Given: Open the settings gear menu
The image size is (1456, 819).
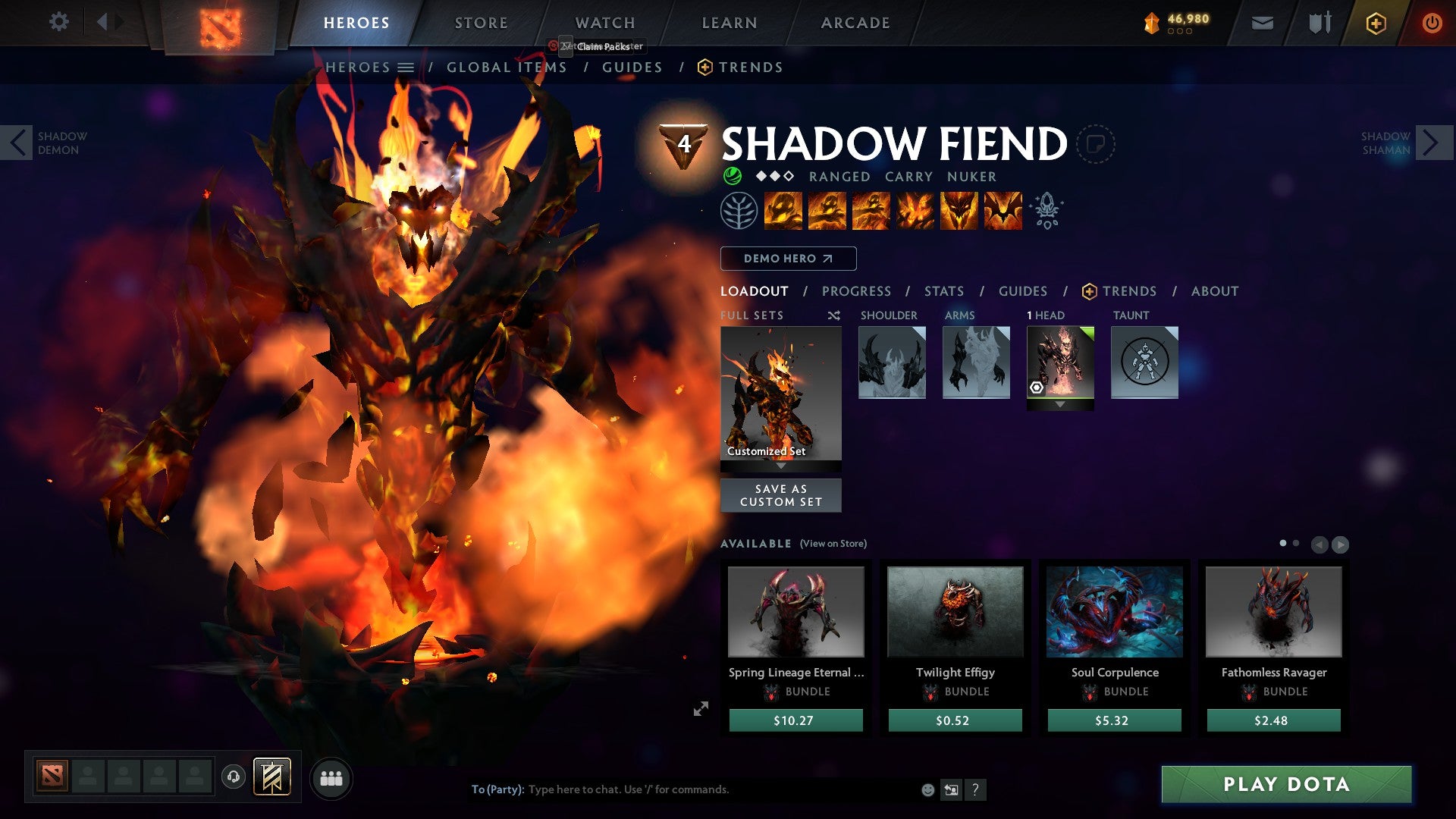Looking at the screenshot, I should tap(59, 22).
